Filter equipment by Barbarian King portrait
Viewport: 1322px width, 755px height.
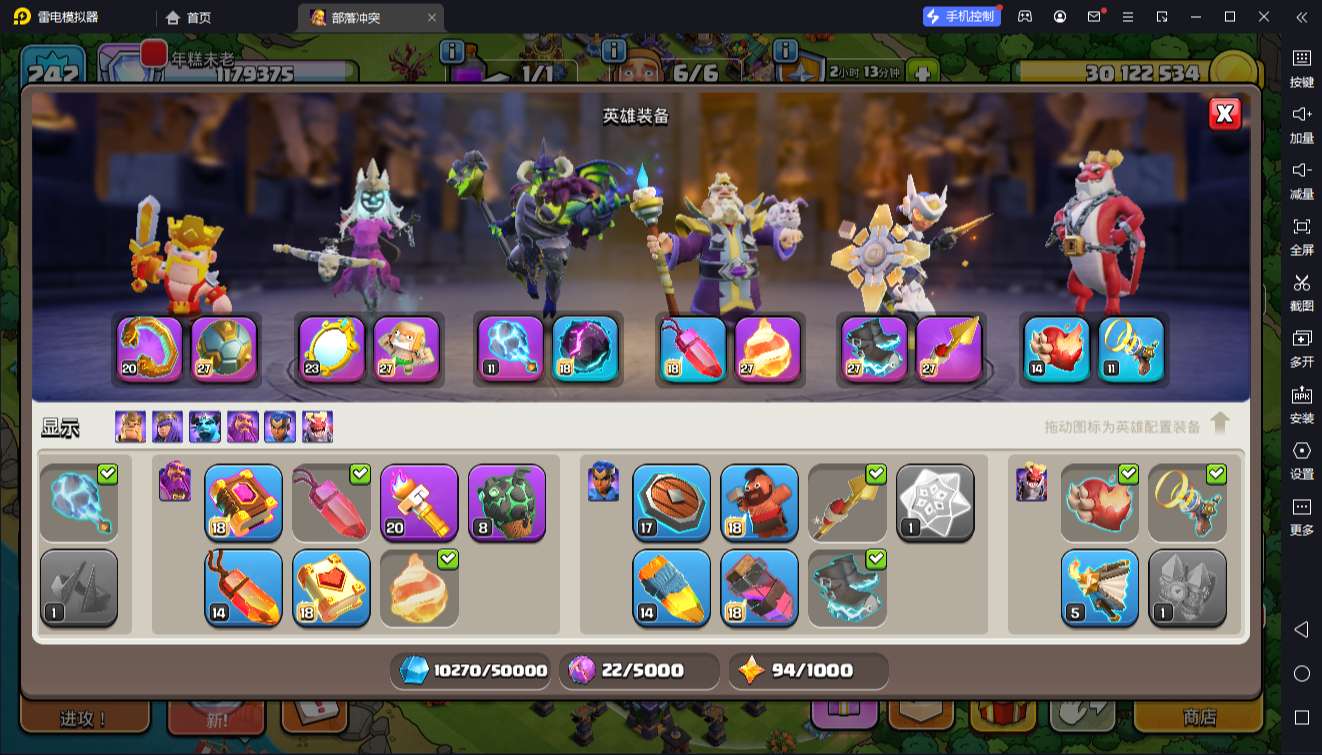(x=130, y=427)
